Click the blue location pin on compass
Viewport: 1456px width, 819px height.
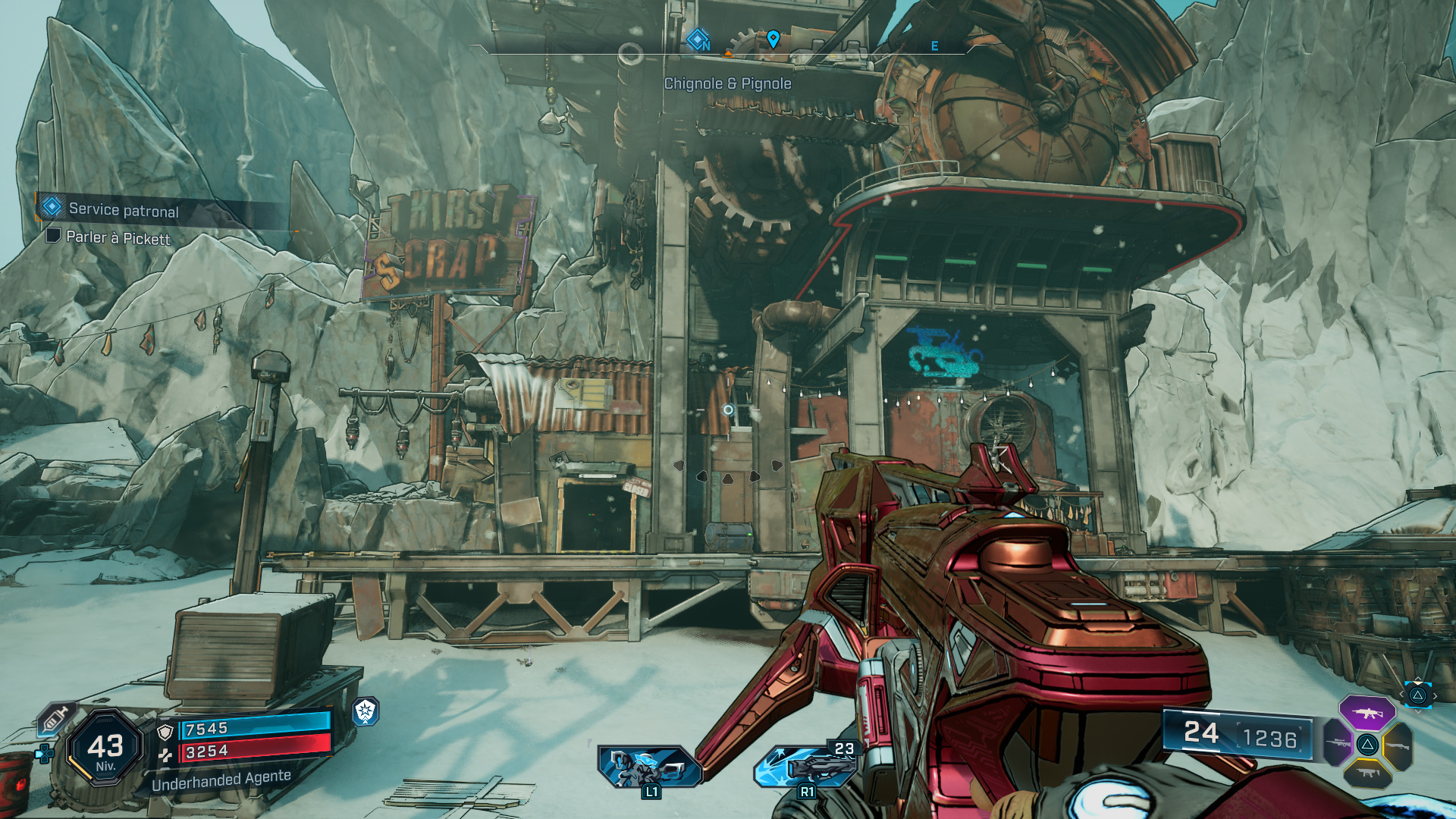pos(773,39)
